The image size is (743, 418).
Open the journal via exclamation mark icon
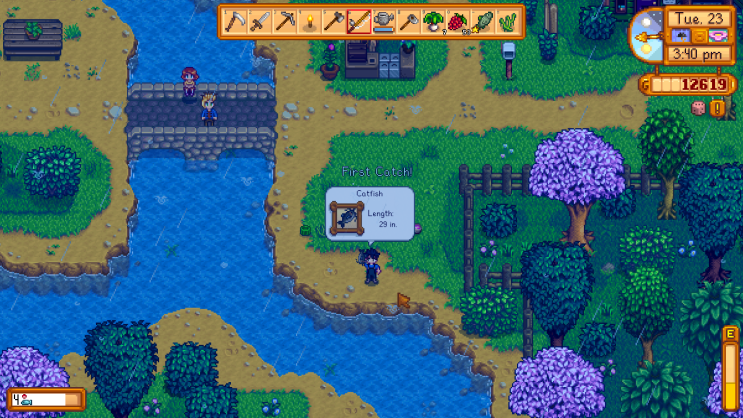click(x=717, y=107)
